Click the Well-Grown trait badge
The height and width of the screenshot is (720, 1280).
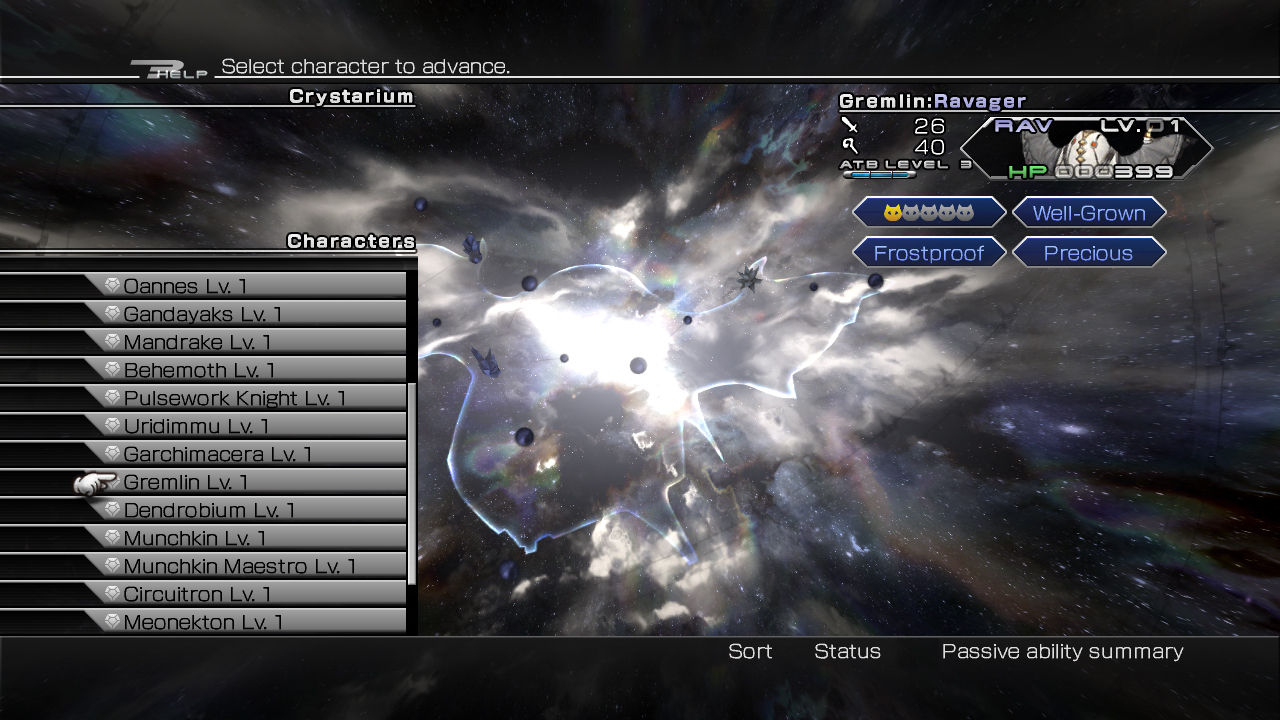[x=1089, y=213]
